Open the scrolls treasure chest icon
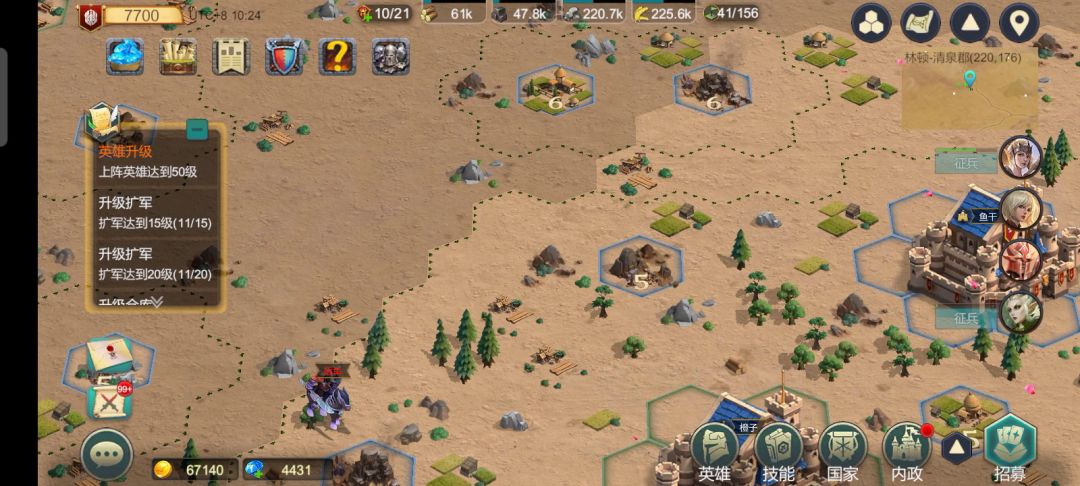 [x=178, y=57]
